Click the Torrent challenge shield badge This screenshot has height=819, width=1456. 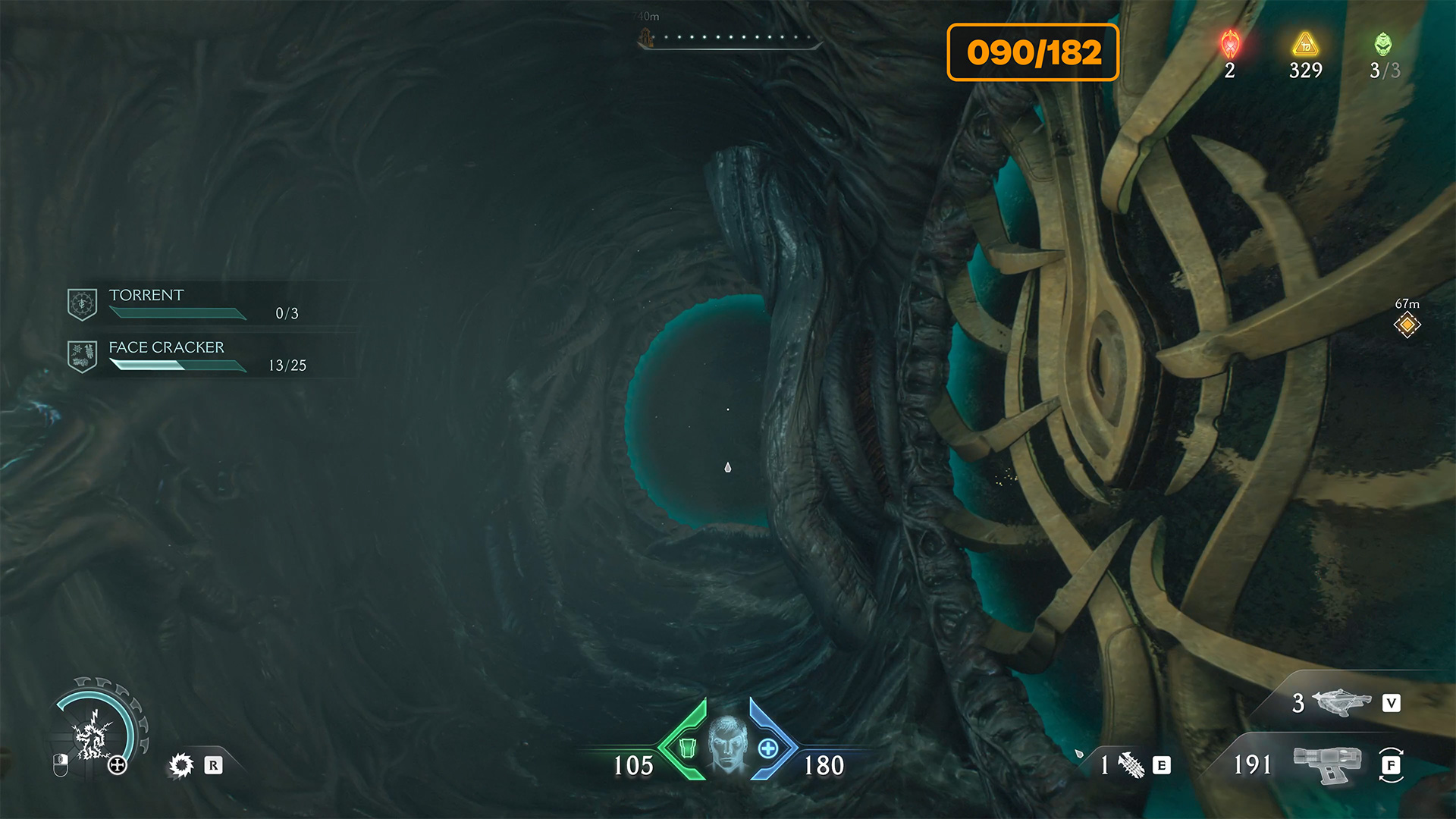(x=82, y=304)
